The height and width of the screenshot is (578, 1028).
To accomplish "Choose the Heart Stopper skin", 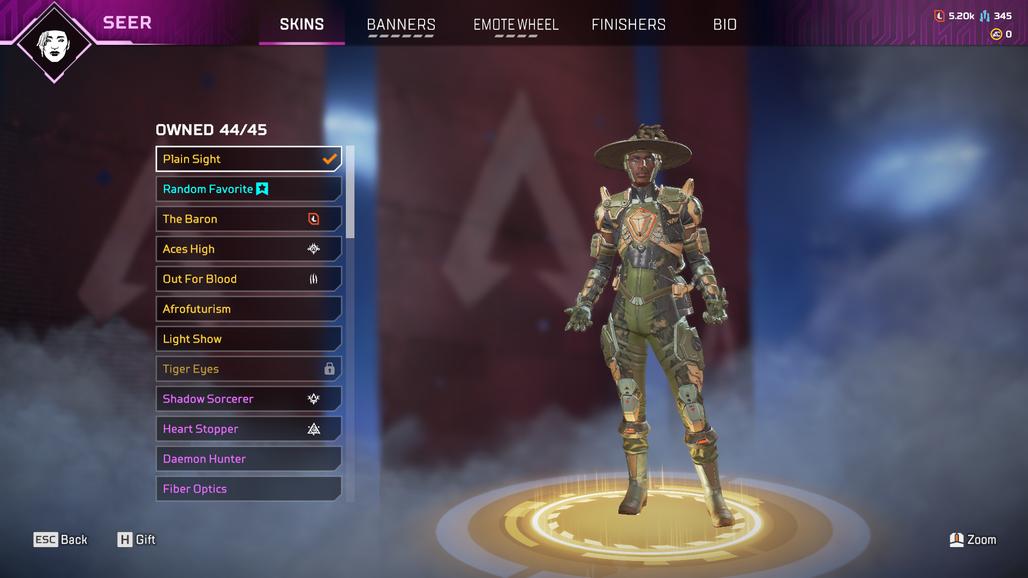I will (x=248, y=429).
